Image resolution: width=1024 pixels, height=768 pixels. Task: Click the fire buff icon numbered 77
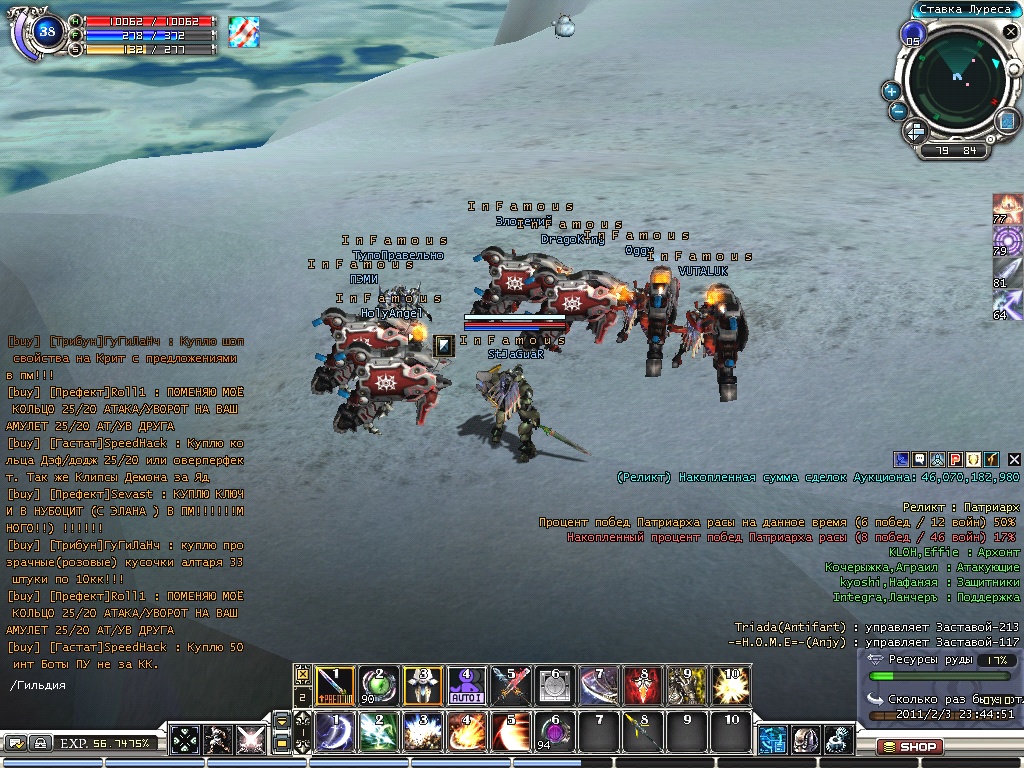[1007, 208]
